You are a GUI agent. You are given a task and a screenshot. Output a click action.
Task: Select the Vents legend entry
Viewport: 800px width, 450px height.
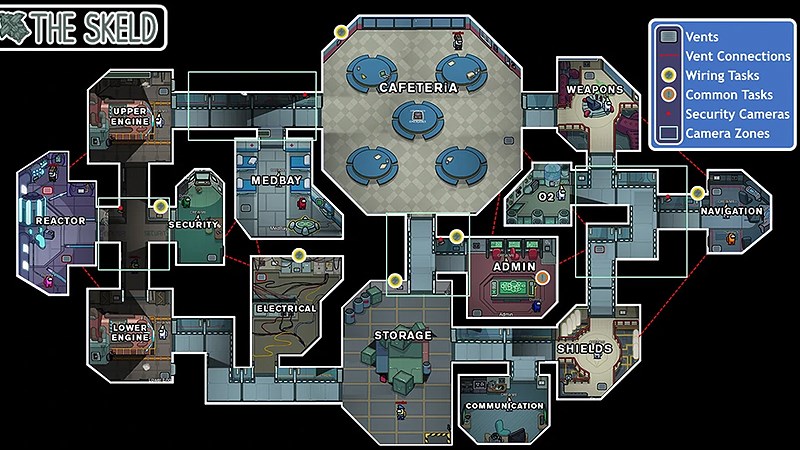[704, 37]
